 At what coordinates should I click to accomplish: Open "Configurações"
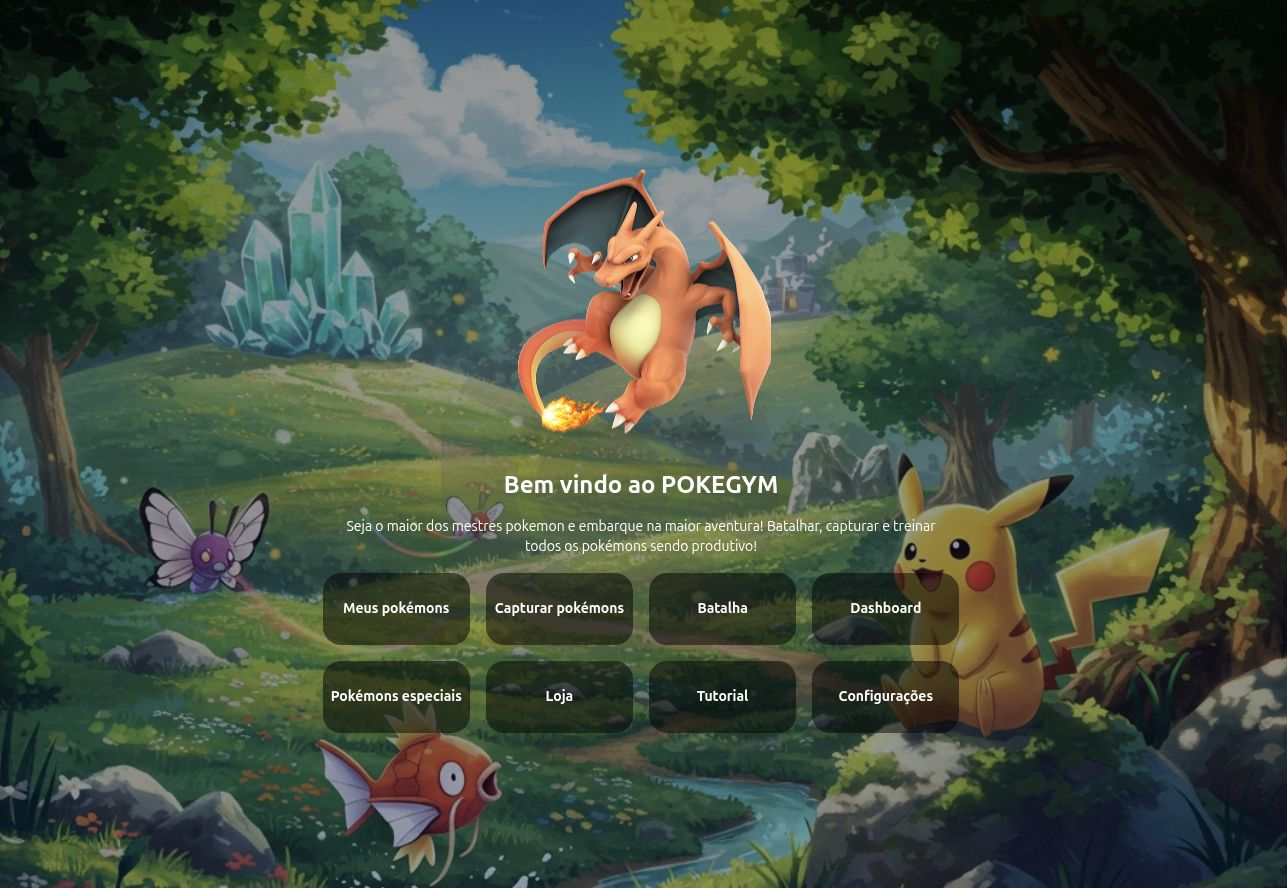(x=885, y=696)
